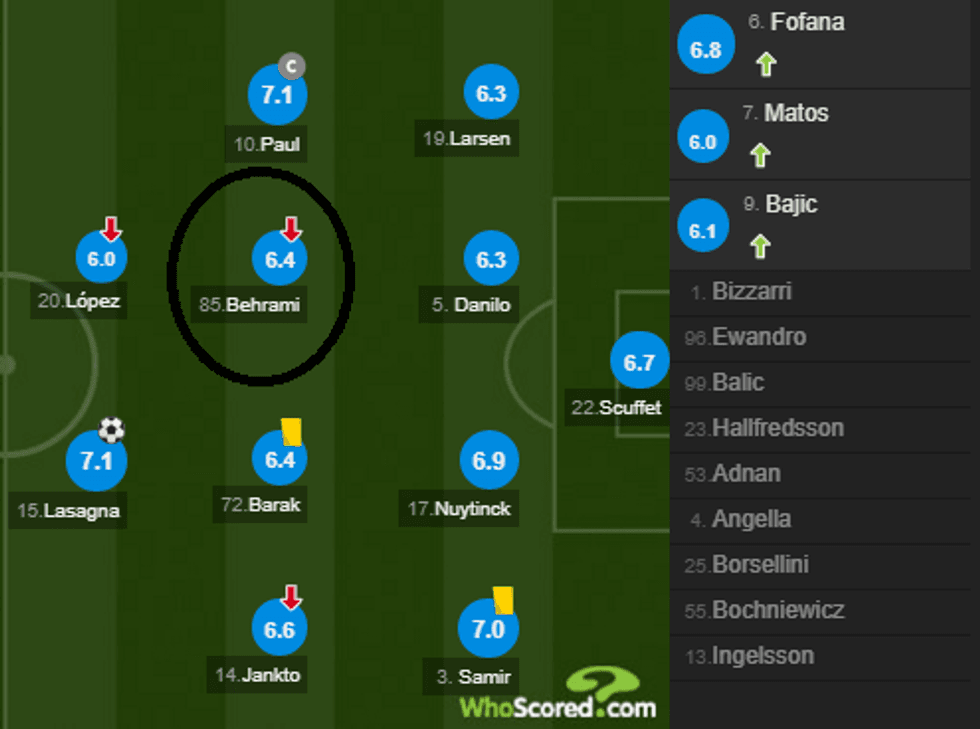The width and height of the screenshot is (980, 729).
Task: Click Nuytinck's 6.9 rating marker
Action: [489, 461]
